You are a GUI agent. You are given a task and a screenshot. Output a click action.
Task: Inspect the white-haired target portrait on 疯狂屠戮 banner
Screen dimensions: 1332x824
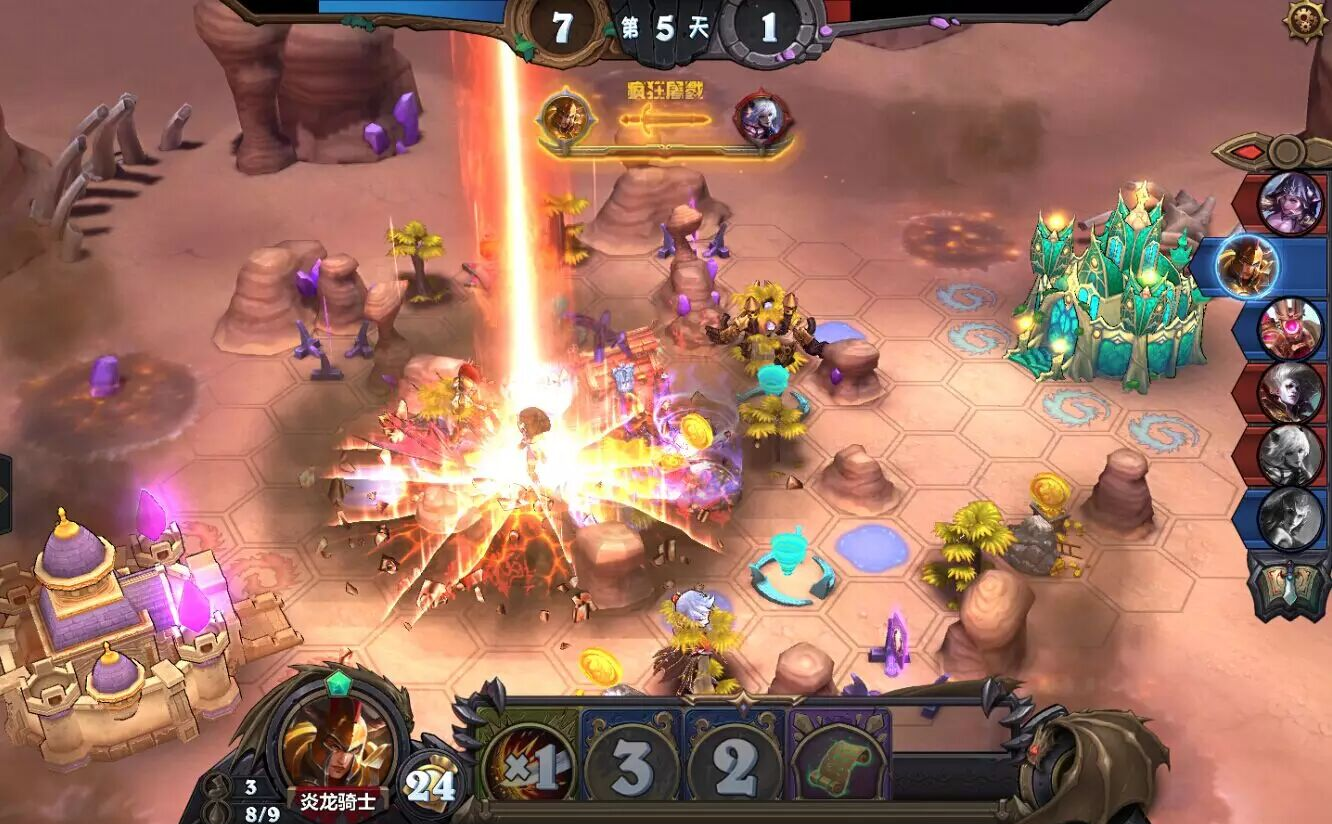[762, 119]
